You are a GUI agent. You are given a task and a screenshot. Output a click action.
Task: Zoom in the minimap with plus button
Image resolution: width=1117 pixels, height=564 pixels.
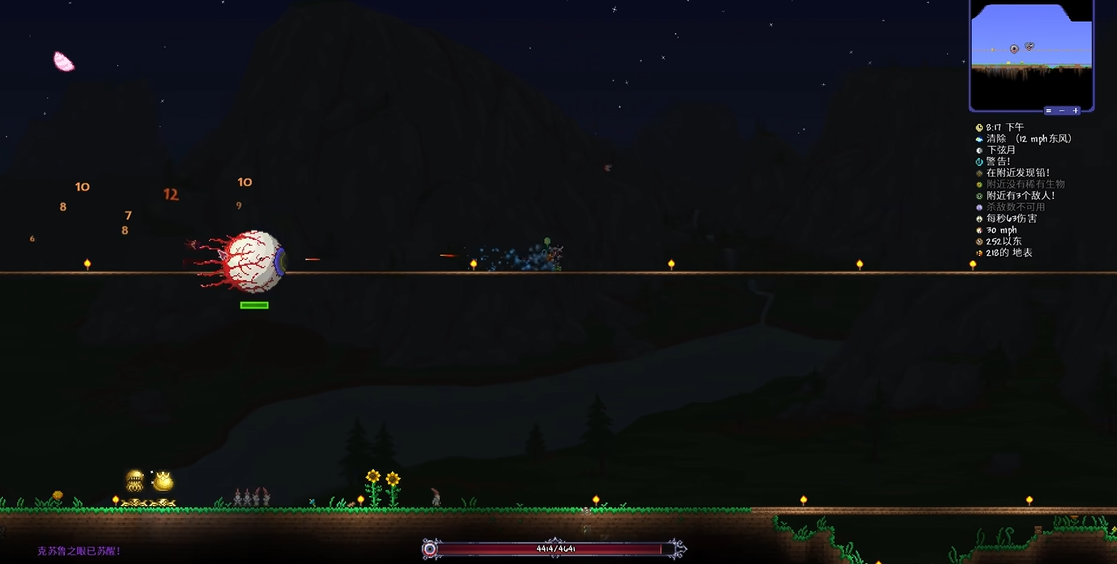point(1076,110)
